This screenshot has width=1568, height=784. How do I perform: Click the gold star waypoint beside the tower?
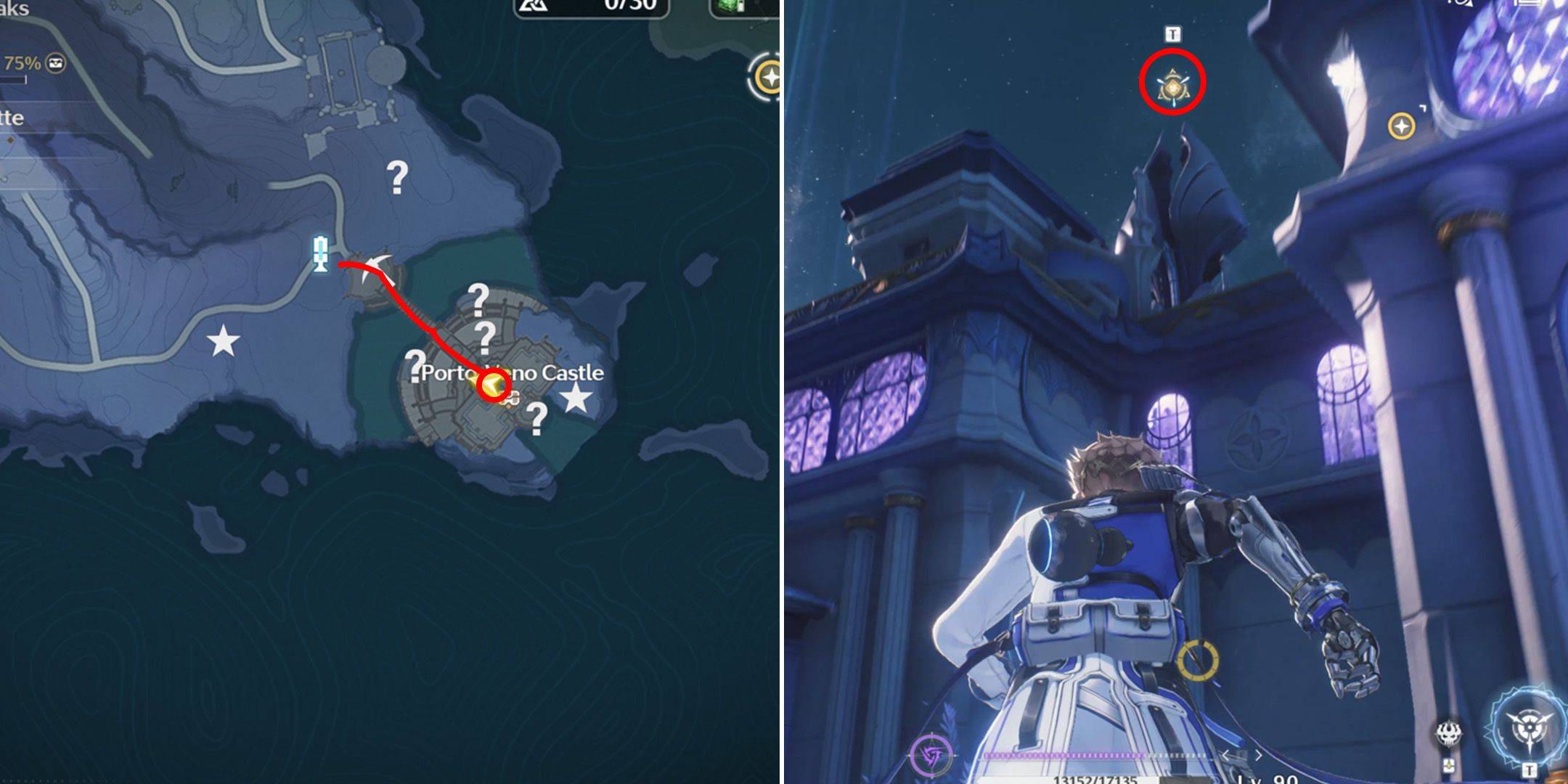tap(1401, 126)
